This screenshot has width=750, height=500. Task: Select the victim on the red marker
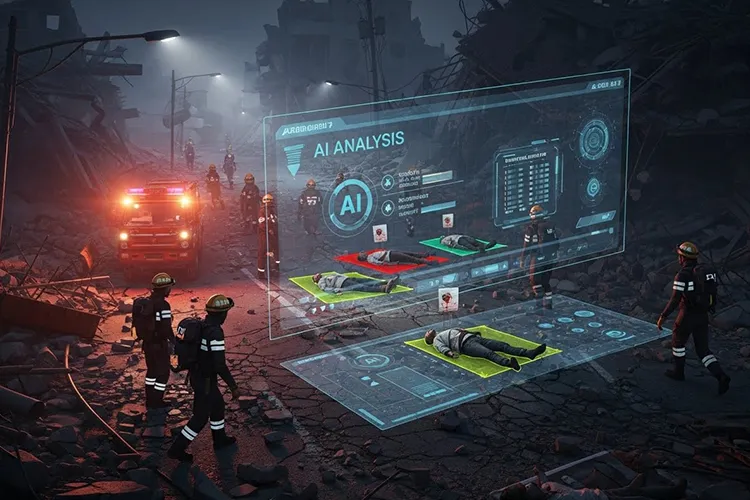(390, 258)
